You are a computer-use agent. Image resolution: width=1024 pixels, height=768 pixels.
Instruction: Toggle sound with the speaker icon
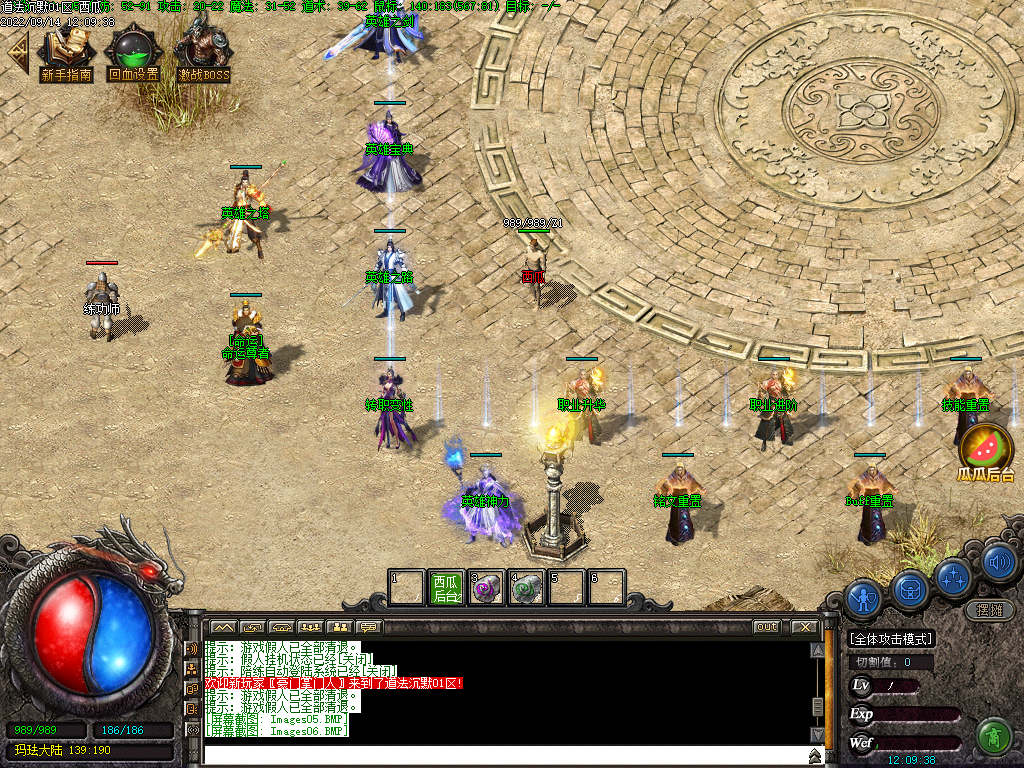998,562
